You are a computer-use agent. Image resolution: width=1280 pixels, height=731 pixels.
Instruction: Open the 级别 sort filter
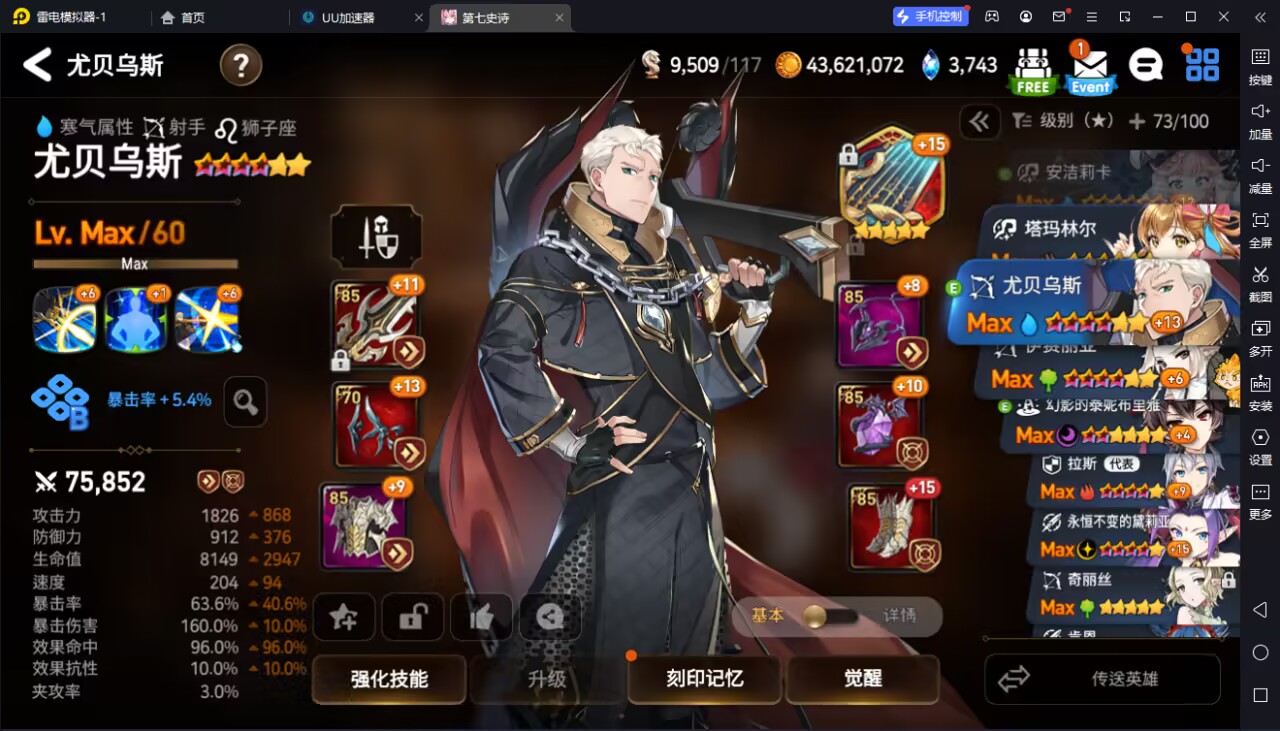1062,122
